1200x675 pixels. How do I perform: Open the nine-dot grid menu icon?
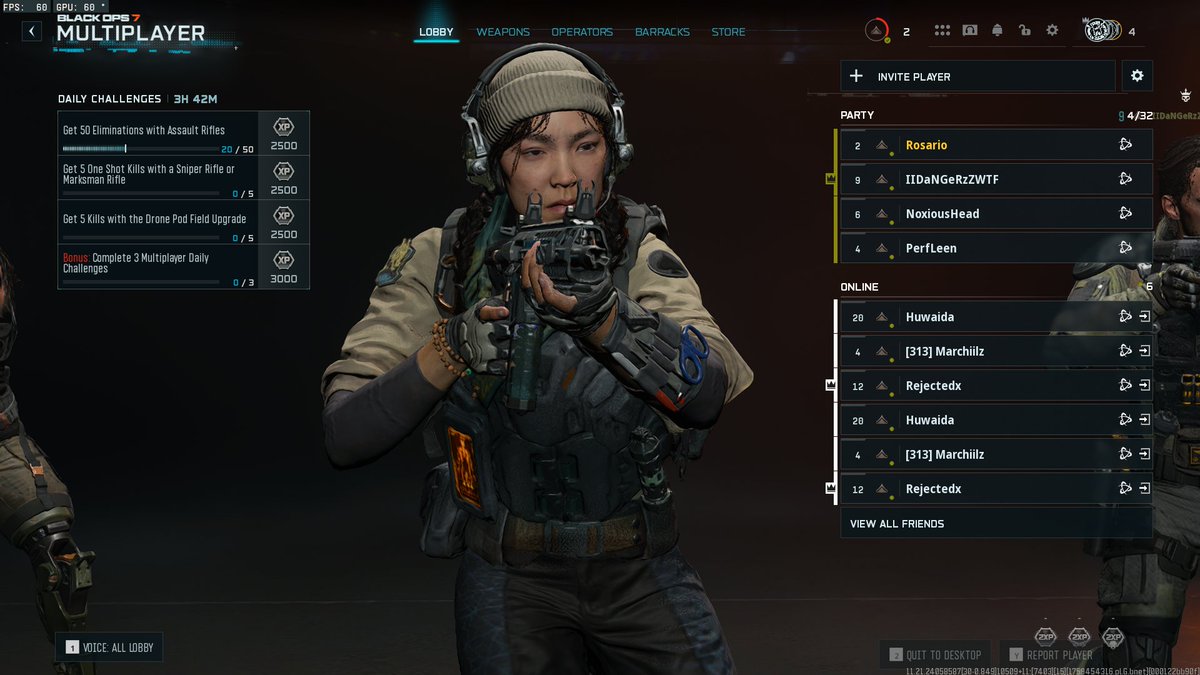[941, 31]
